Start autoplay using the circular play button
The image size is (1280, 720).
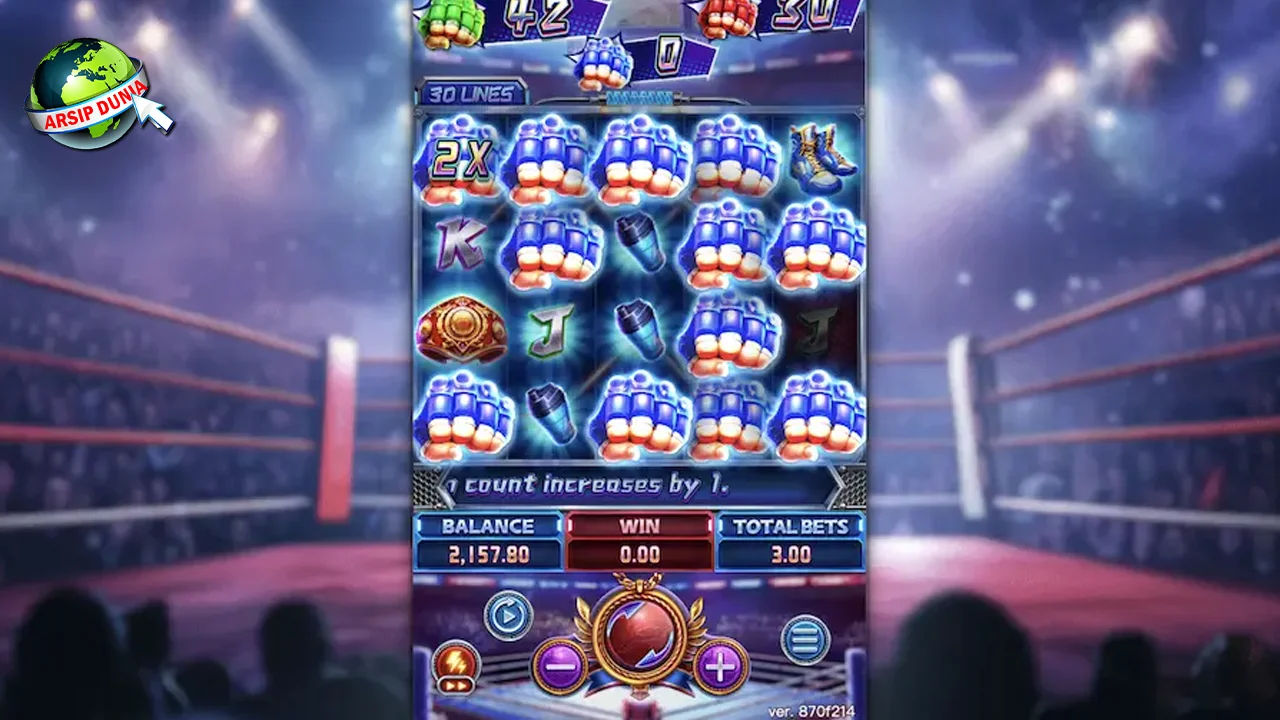(x=510, y=617)
